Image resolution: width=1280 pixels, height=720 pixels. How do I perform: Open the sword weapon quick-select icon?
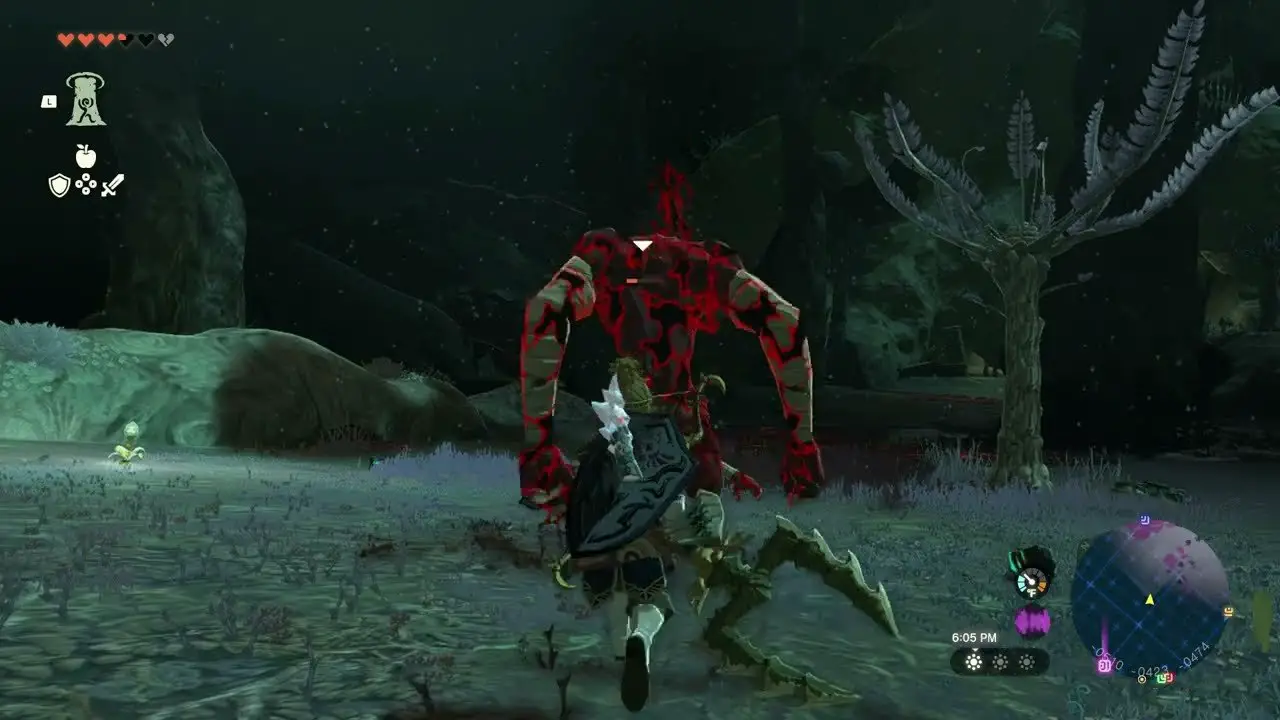[x=112, y=185]
